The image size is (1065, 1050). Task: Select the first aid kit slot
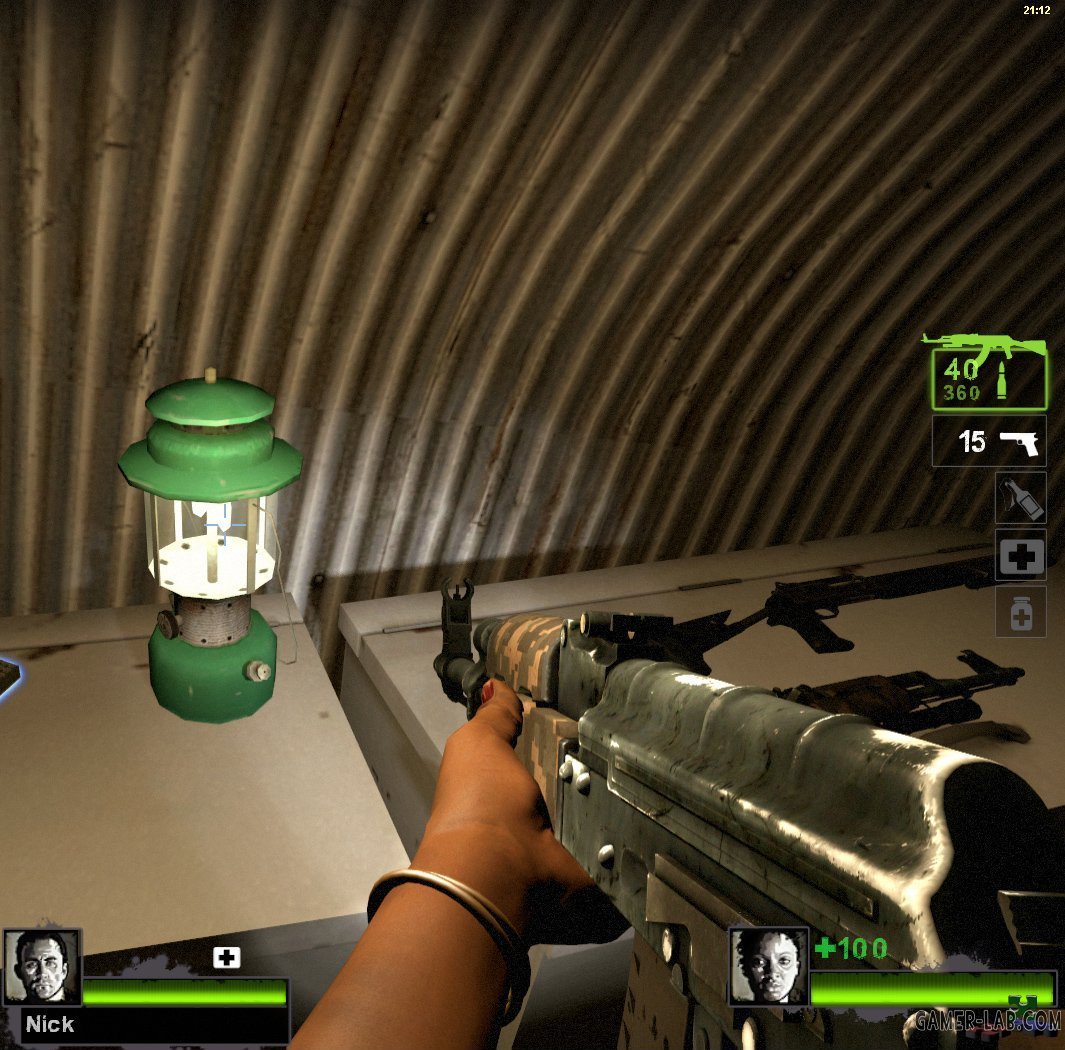1020,555
